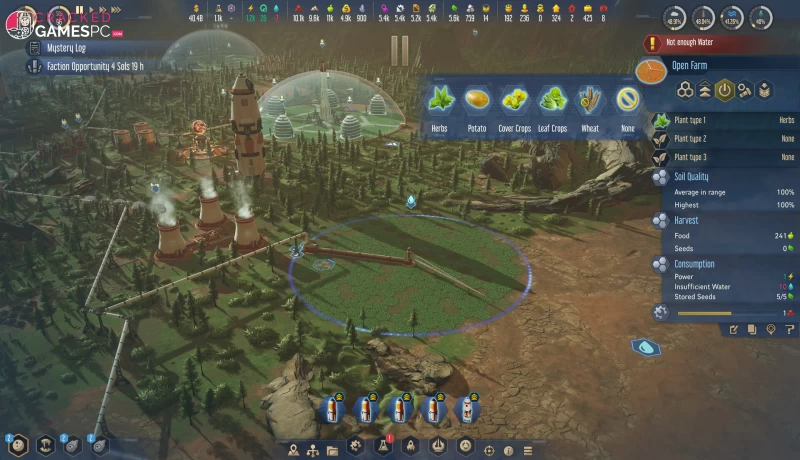Select None to clear the crop

[x=627, y=101]
